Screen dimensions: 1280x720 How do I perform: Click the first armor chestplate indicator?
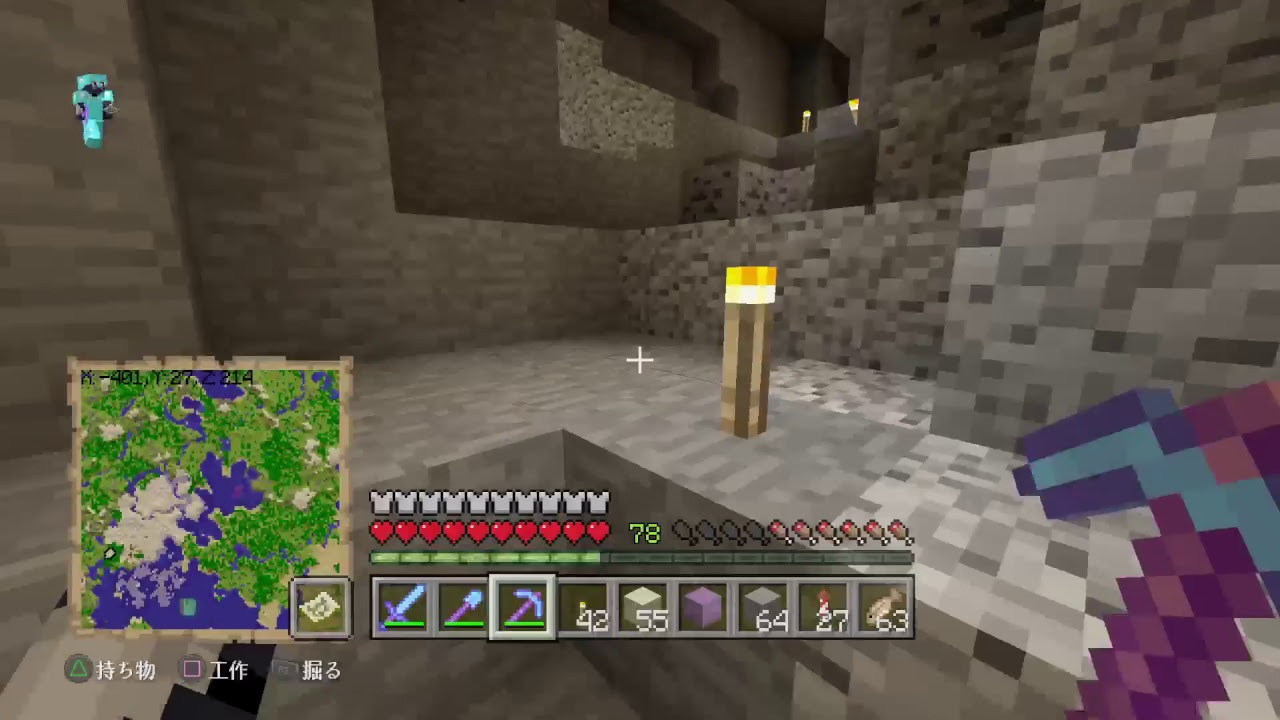click(381, 501)
